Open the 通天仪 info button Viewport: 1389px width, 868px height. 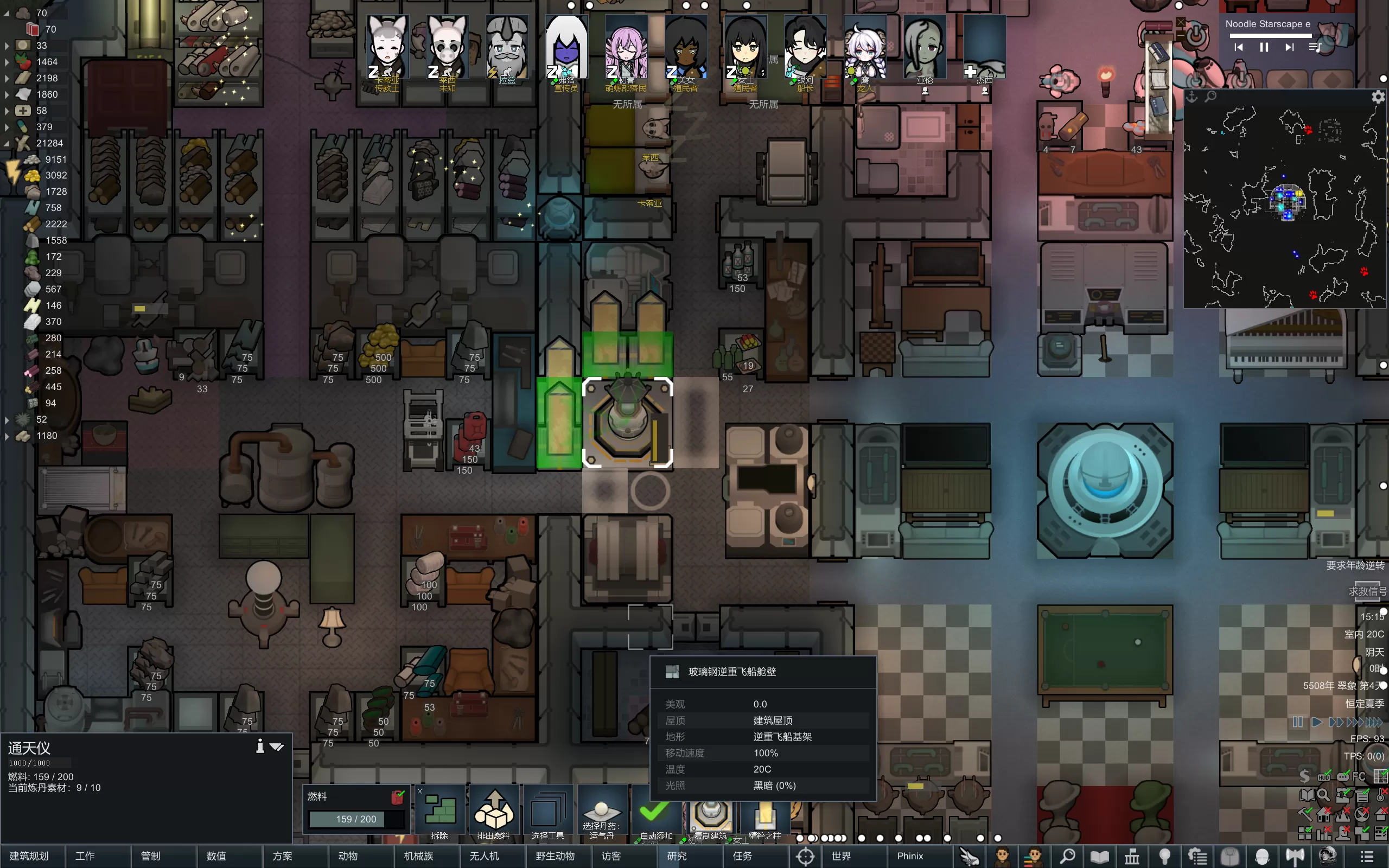click(x=260, y=746)
